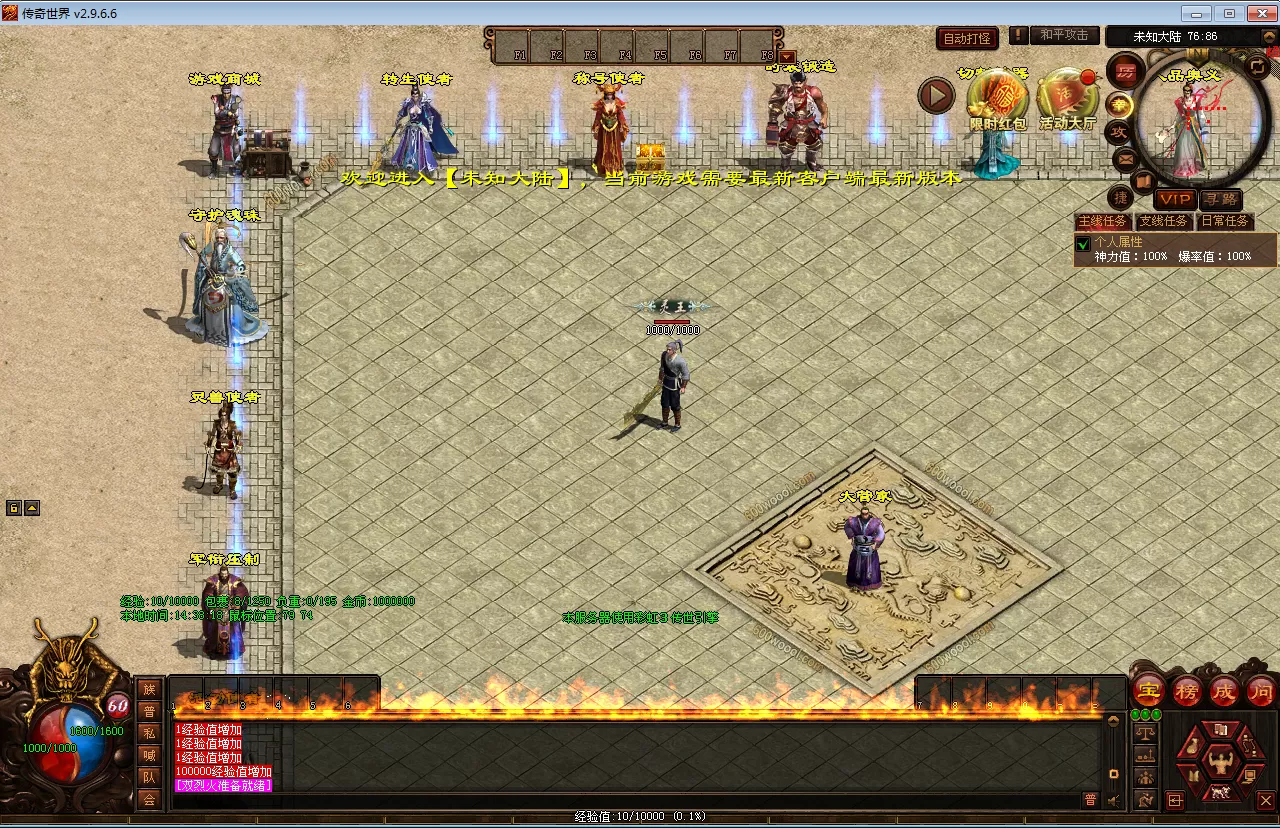The height and width of the screenshot is (828, 1280).
Task: Select the 队 team chat channel
Action: (x=149, y=777)
